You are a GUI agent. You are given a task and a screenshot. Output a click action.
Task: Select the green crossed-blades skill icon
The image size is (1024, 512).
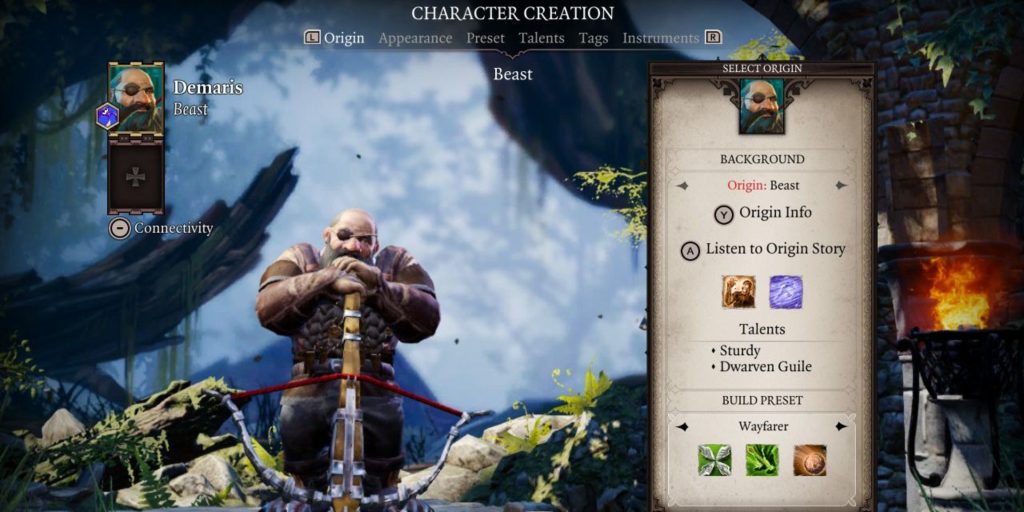(x=714, y=461)
